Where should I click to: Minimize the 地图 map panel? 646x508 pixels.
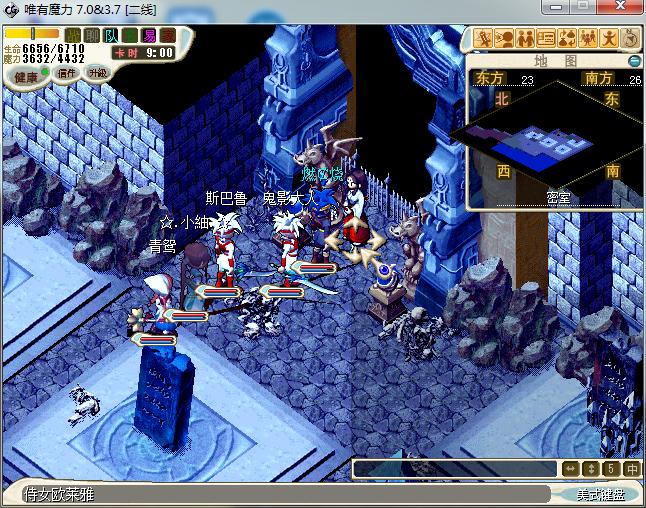[634, 61]
